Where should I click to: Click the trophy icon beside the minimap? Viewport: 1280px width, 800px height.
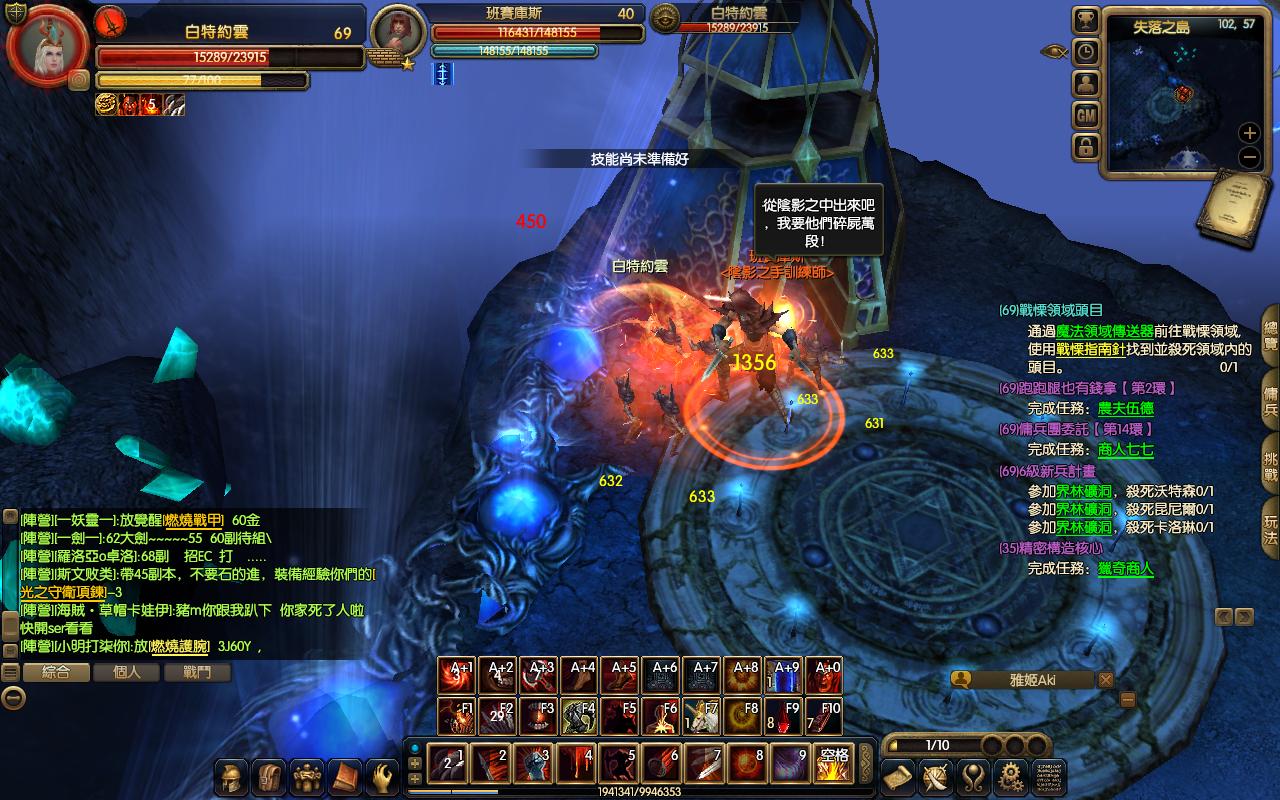(1086, 21)
